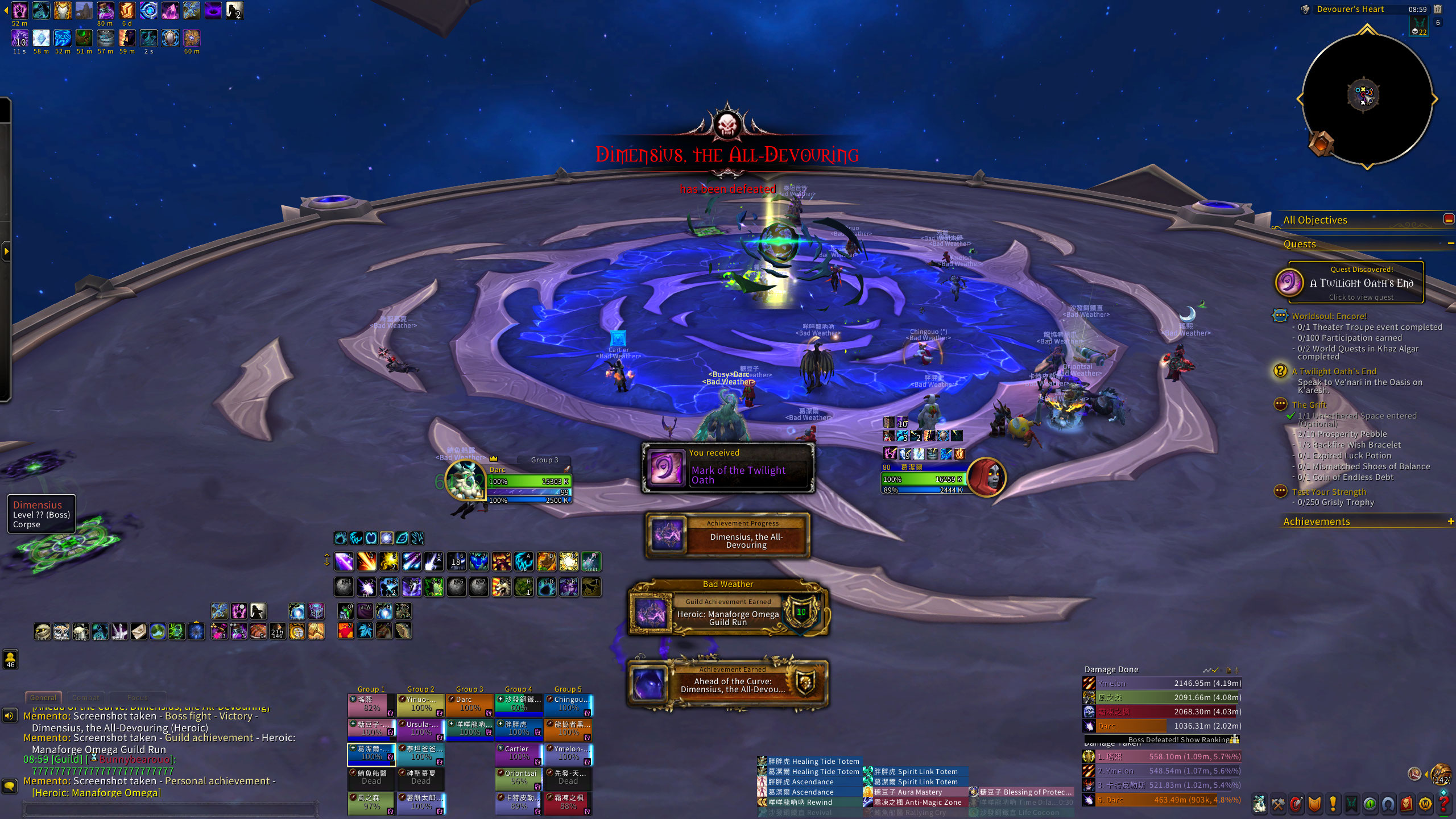The width and height of the screenshot is (1456, 819).
Task: Collapse the All Objectives tracker
Action: coord(1448,220)
